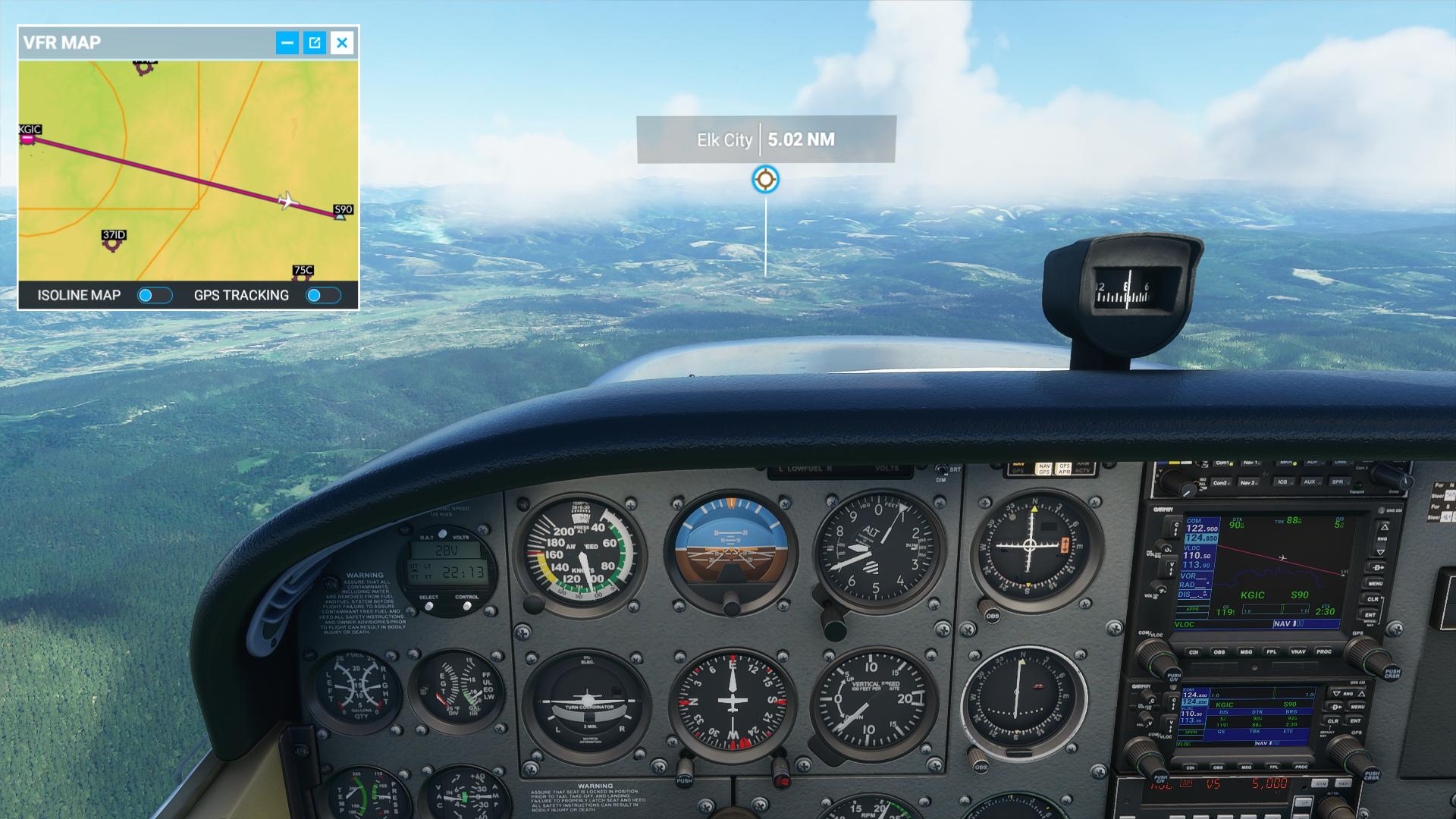1456x819 pixels.
Task: Minimize the VFR Map panel
Action: (x=287, y=42)
